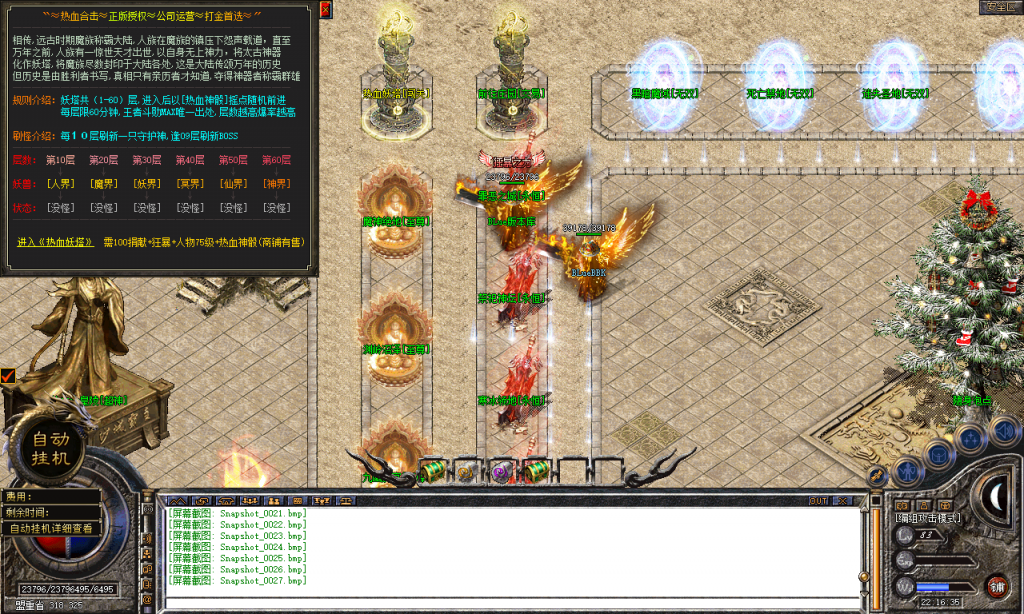1024x614 pixels.
Task: Close the 热血妖塔 info panel
Action: 325,9
